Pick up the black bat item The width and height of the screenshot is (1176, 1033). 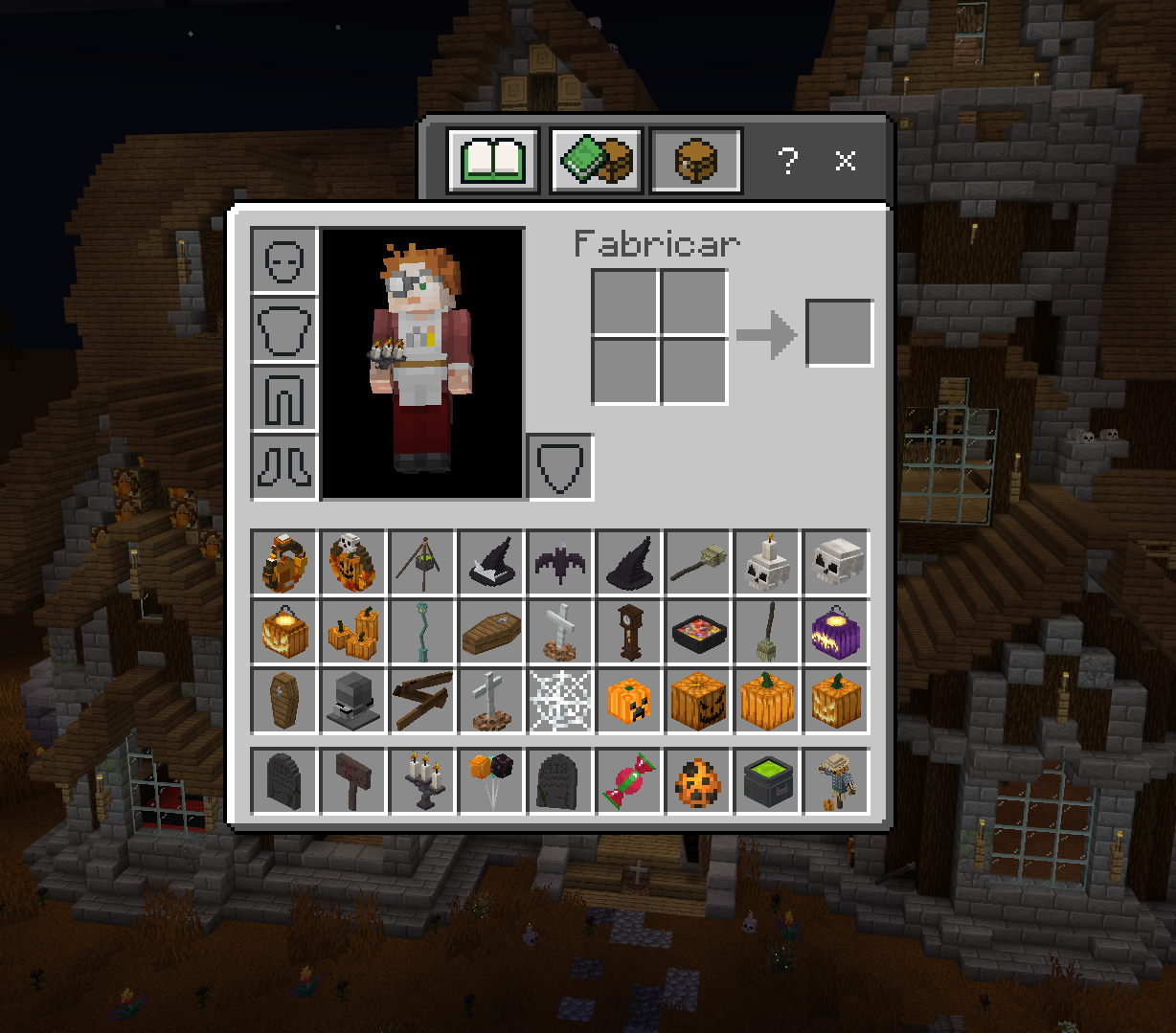[560, 564]
